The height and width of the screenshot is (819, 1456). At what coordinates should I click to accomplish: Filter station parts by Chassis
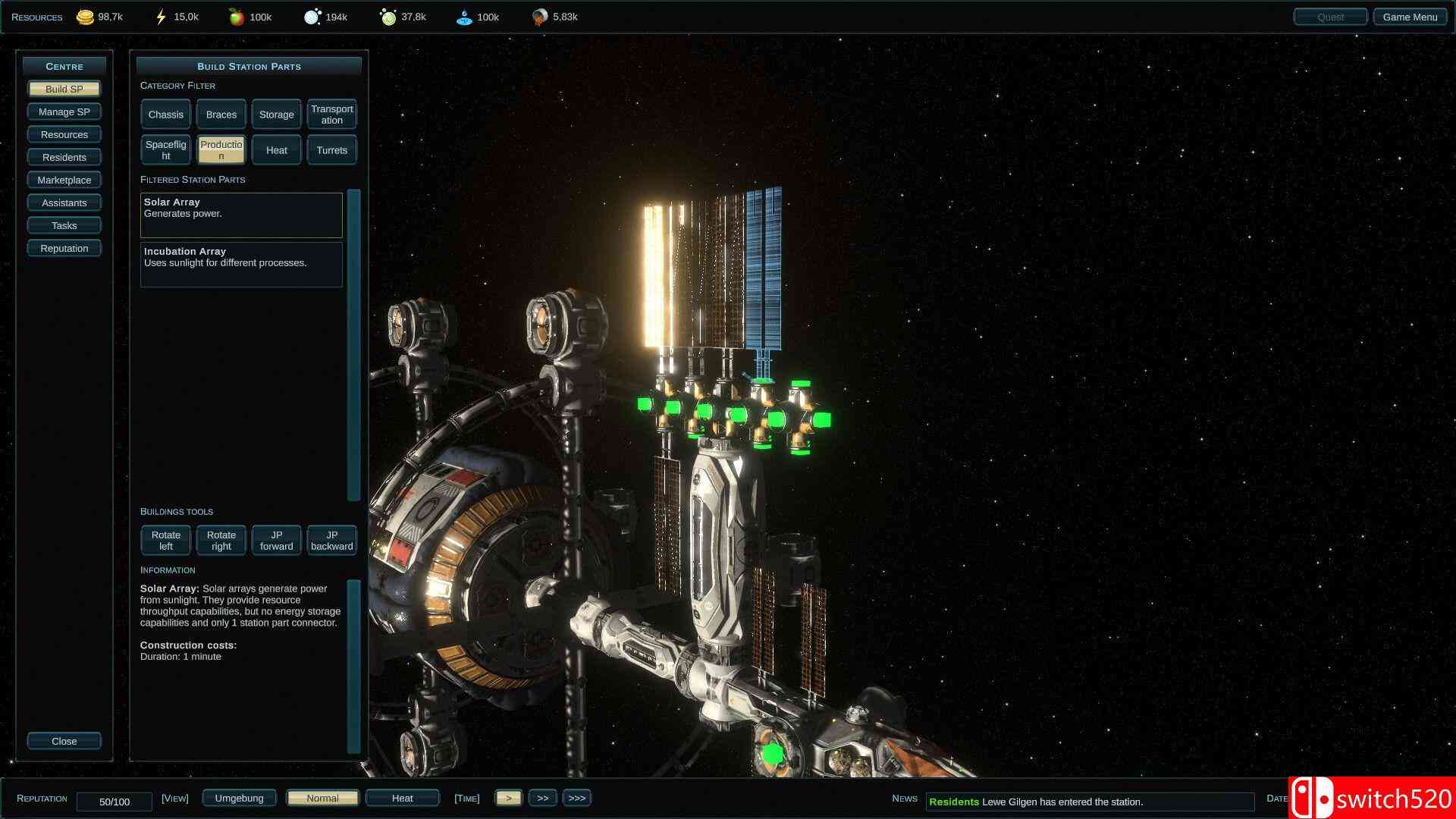[166, 115]
